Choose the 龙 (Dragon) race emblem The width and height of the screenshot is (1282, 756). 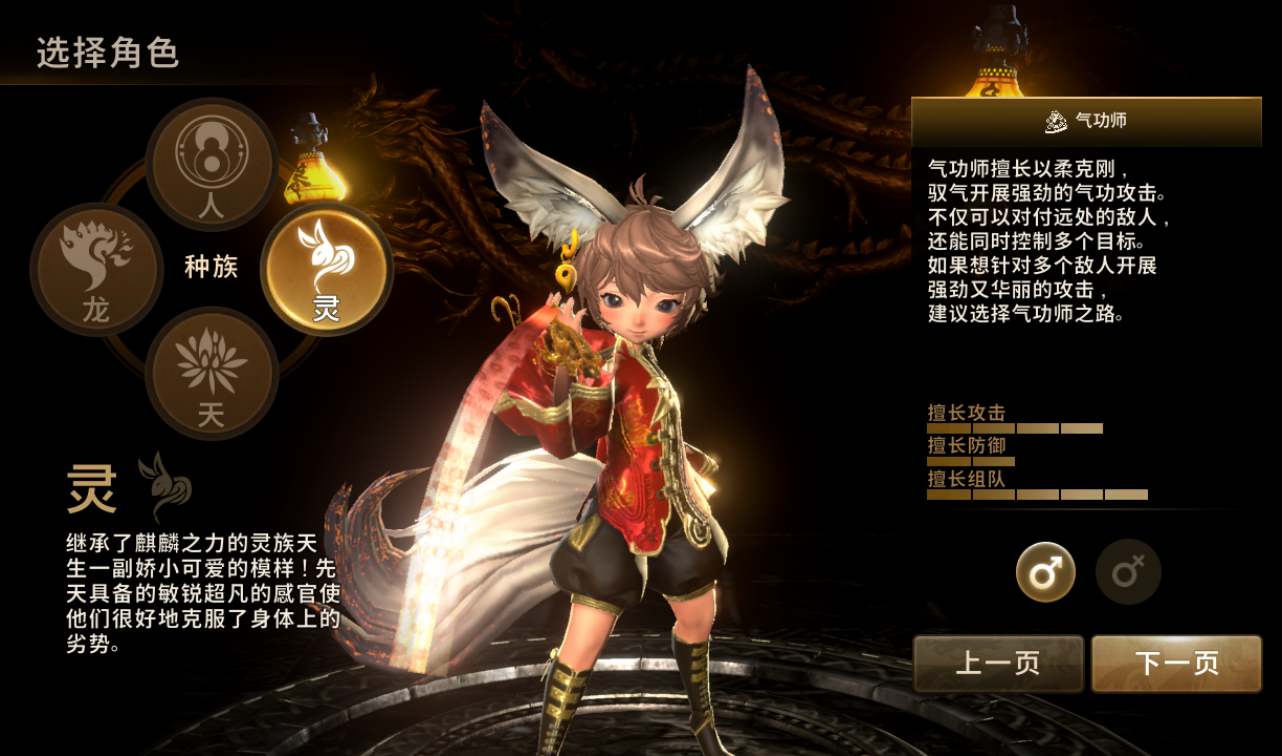pos(97,268)
